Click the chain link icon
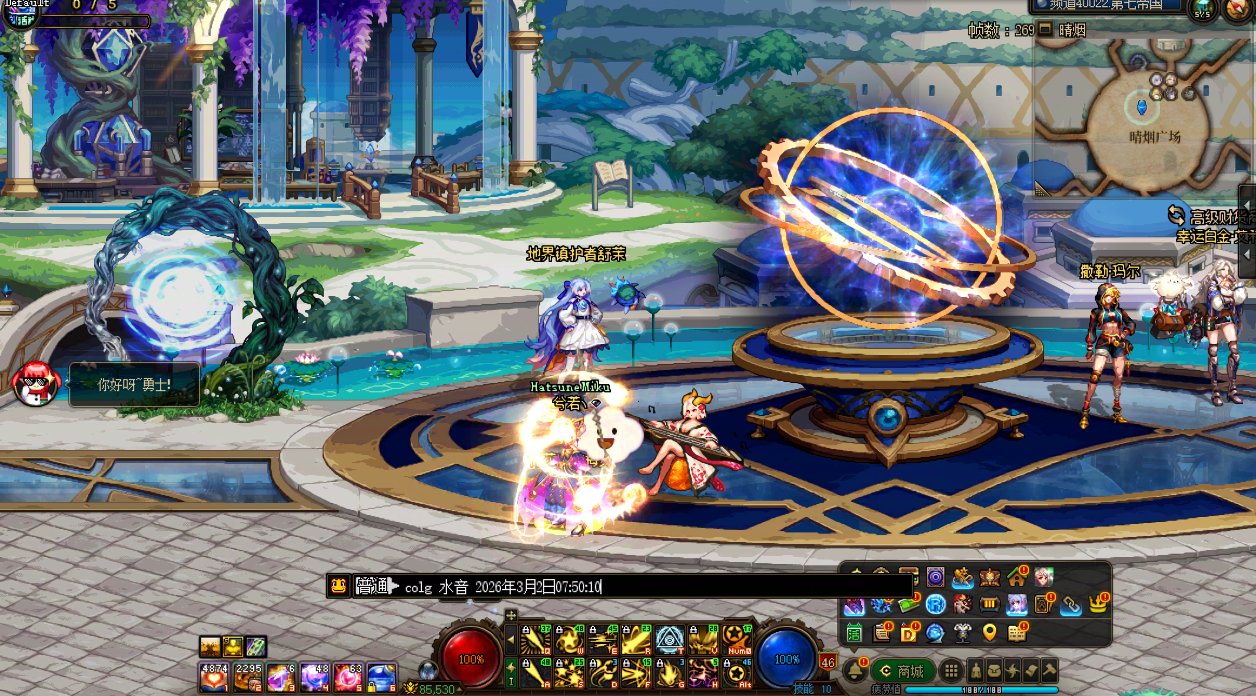This screenshot has width=1256, height=696. (1071, 604)
